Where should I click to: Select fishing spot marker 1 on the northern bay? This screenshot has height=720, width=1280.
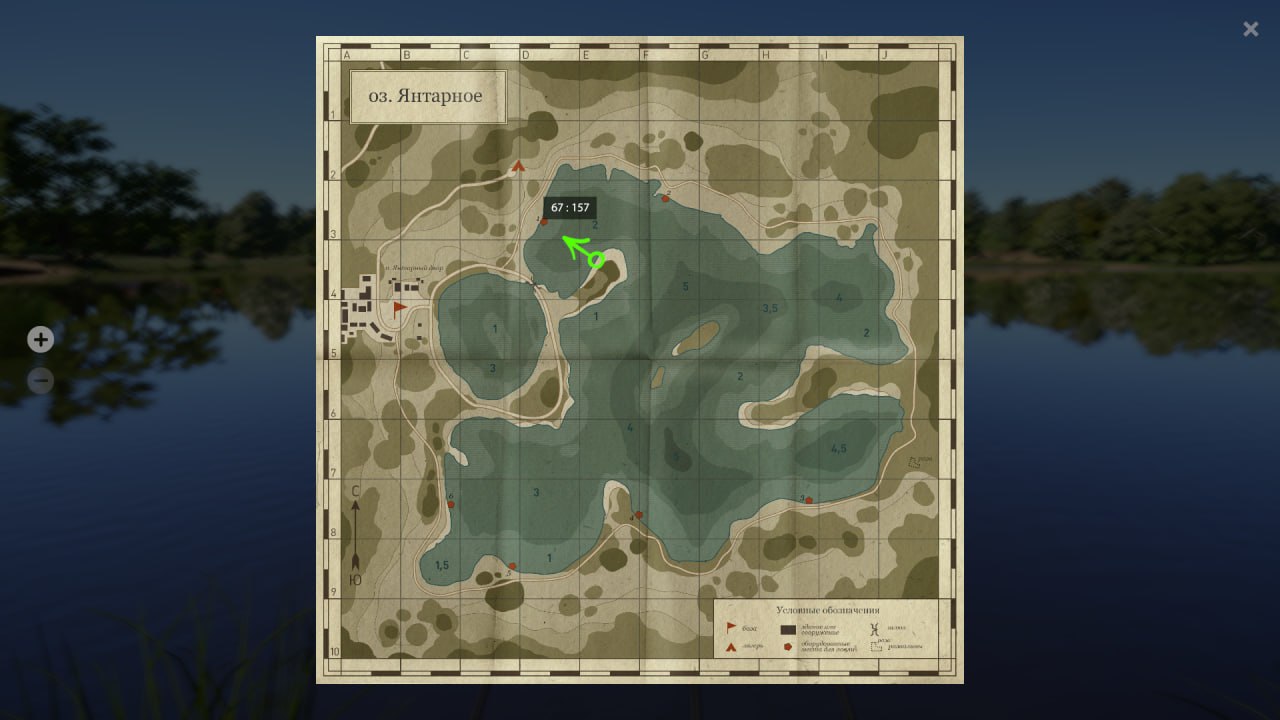pyautogui.click(x=544, y=222)
